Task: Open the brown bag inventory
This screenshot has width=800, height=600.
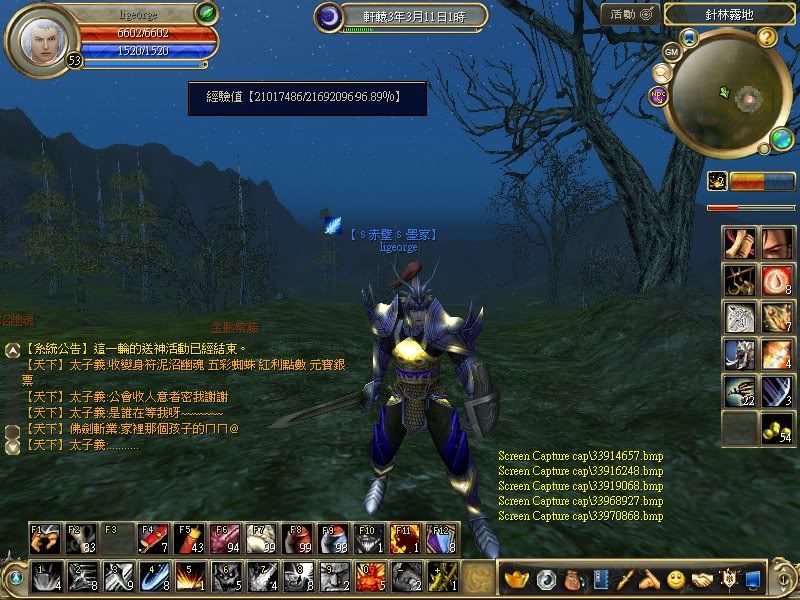Action: [x=573, y=578]
